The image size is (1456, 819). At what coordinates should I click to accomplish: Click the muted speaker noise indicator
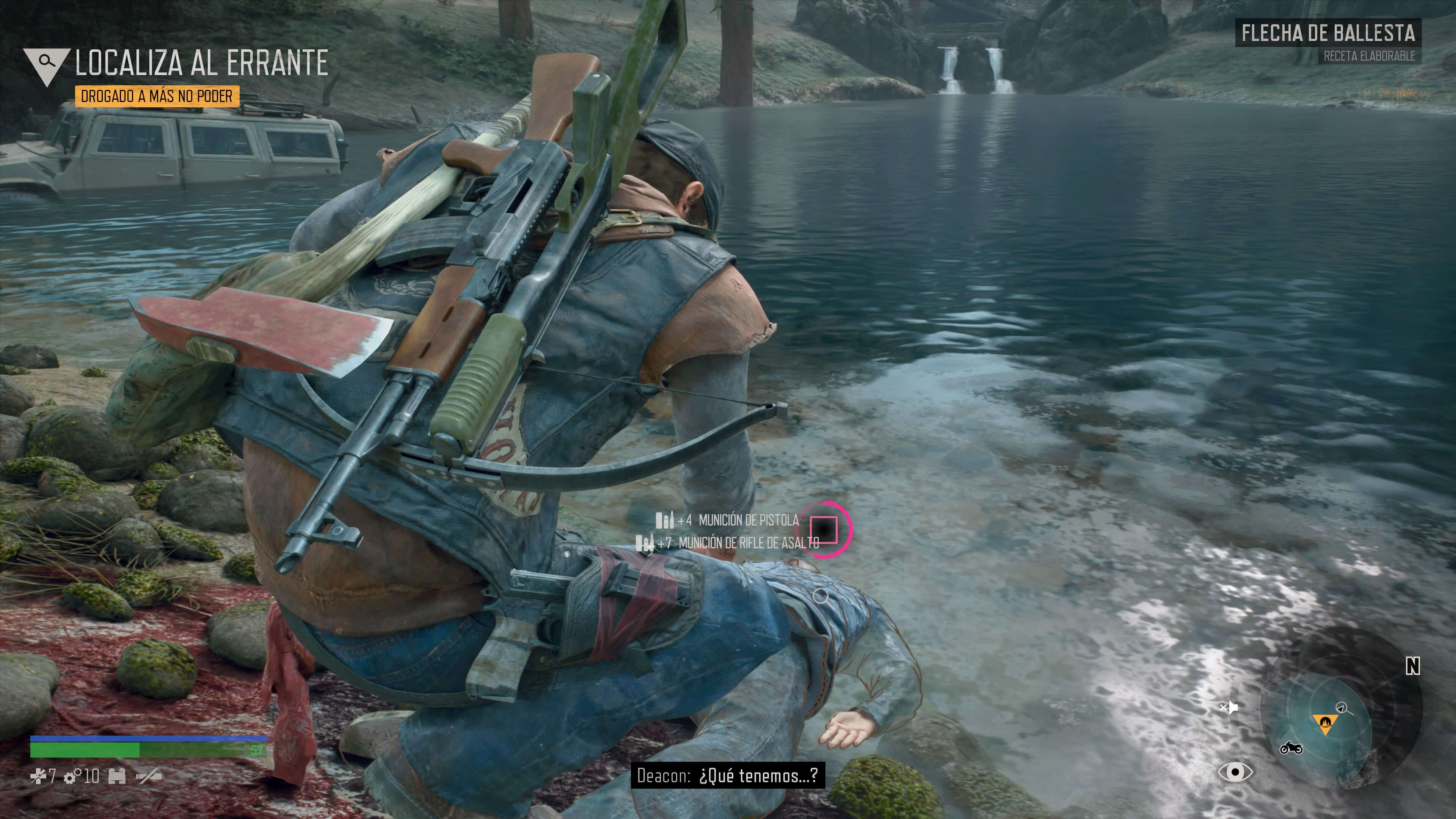[1229, 707]
